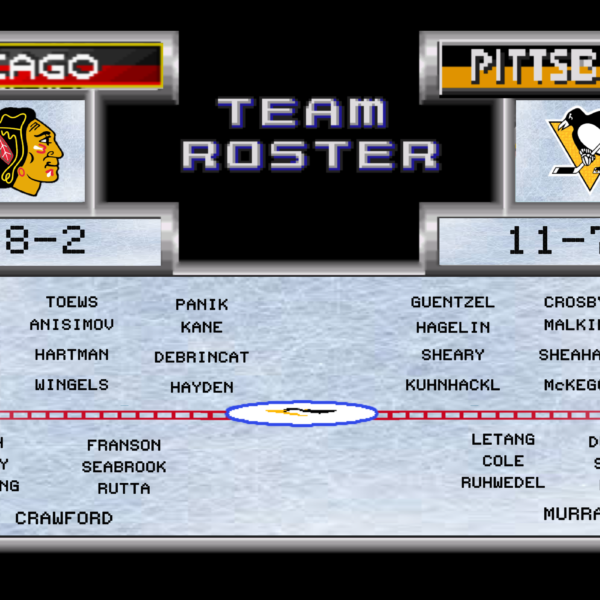Select the Wingels roster entry

click(x=72, y=385)
